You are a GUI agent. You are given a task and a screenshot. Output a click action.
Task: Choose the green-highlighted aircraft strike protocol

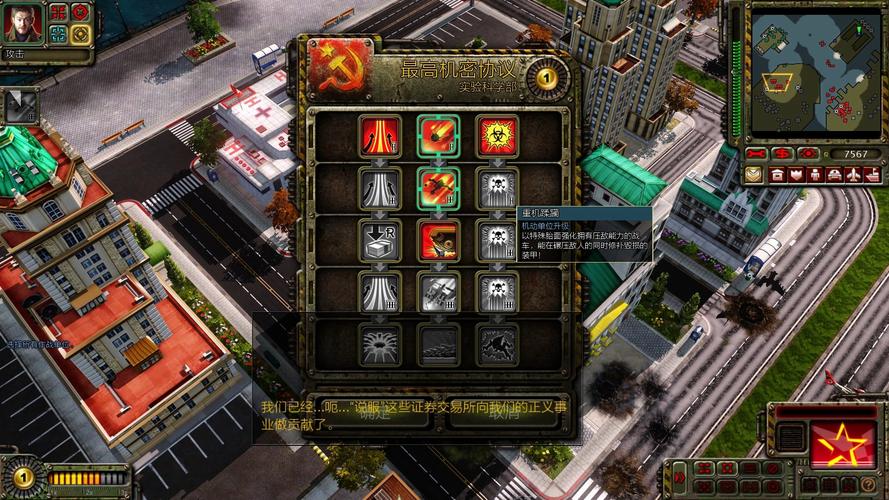(439, 188)
